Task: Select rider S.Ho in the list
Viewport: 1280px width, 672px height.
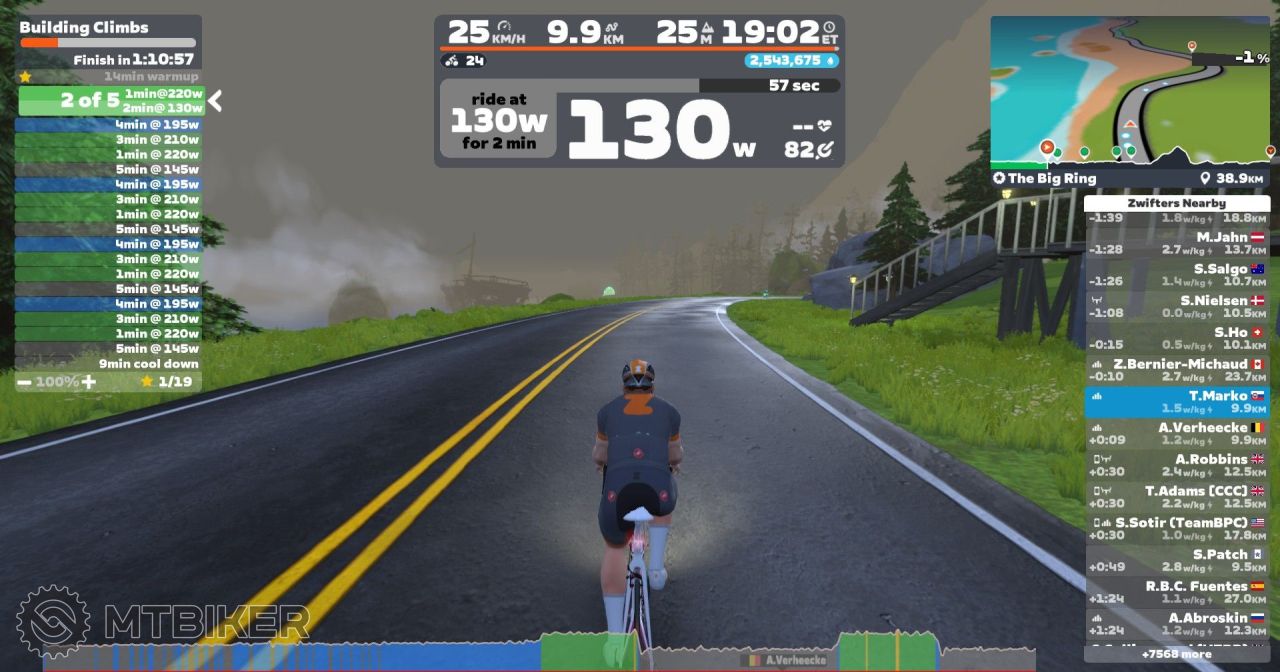Action: [1177, 338]
